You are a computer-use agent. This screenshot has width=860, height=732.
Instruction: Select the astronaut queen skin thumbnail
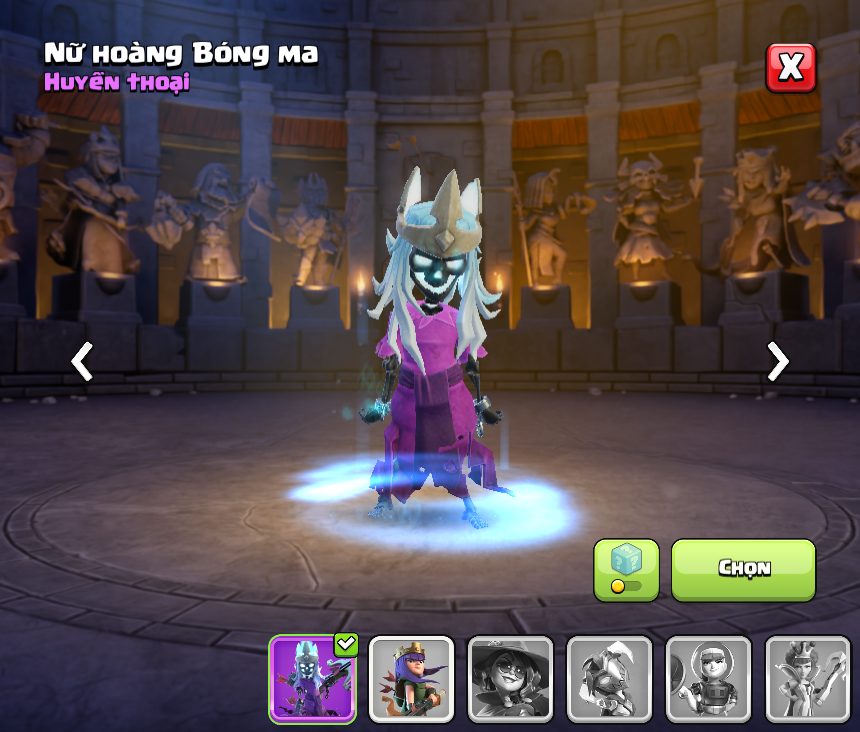click(x=708, y=679)
